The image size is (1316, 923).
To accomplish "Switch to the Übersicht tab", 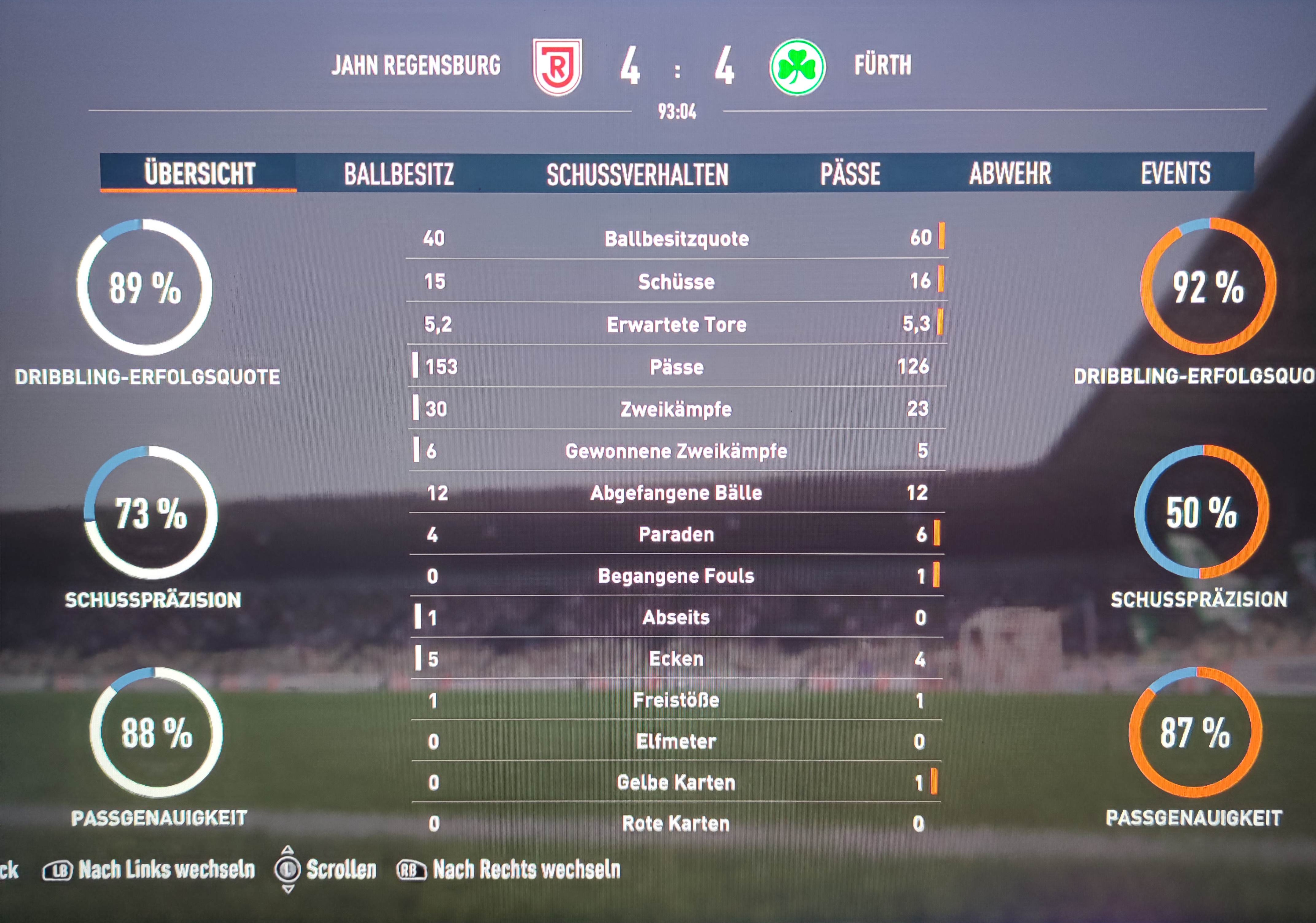I will 199,173.
